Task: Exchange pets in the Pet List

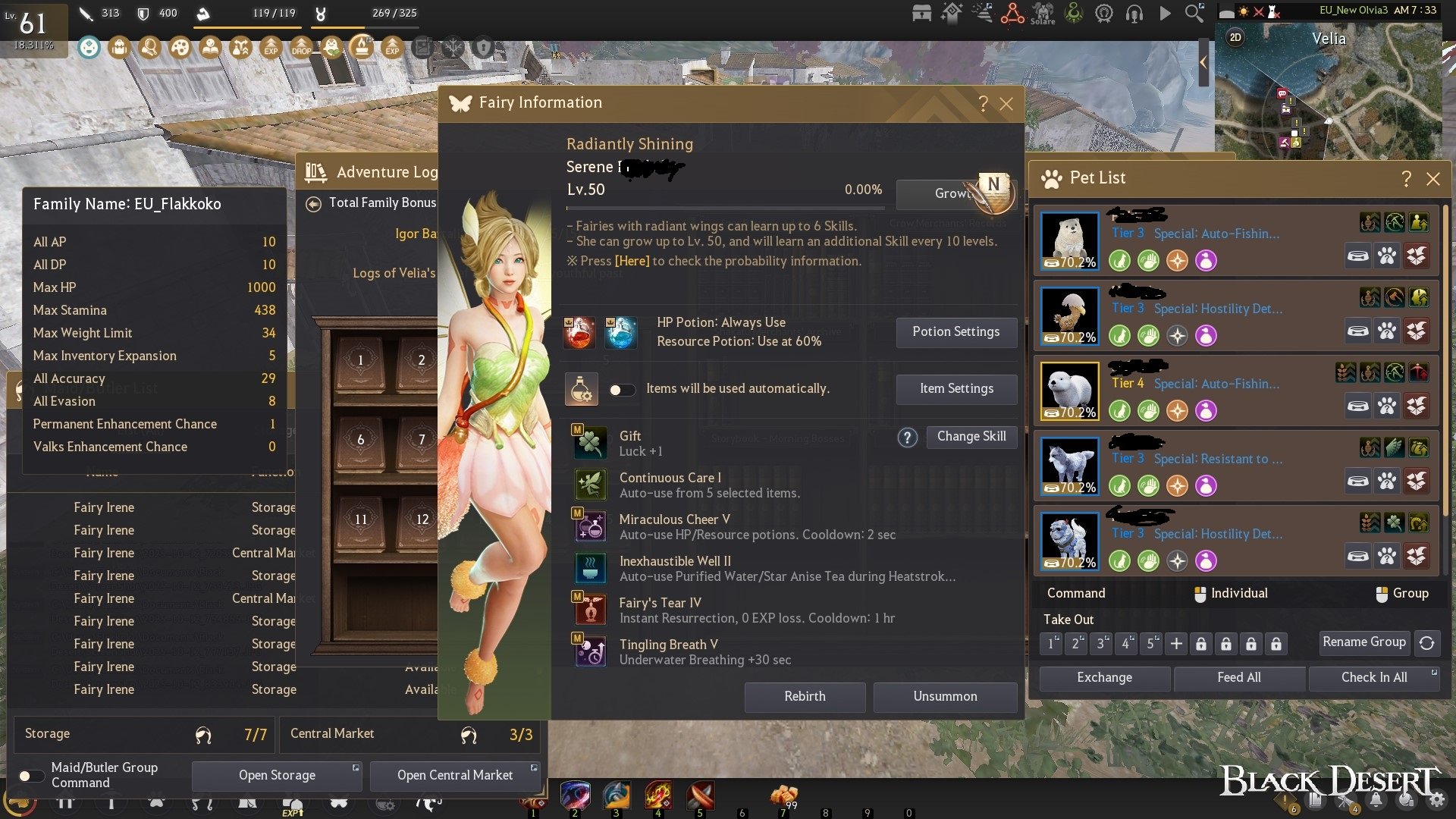Action: point(1104,678)
